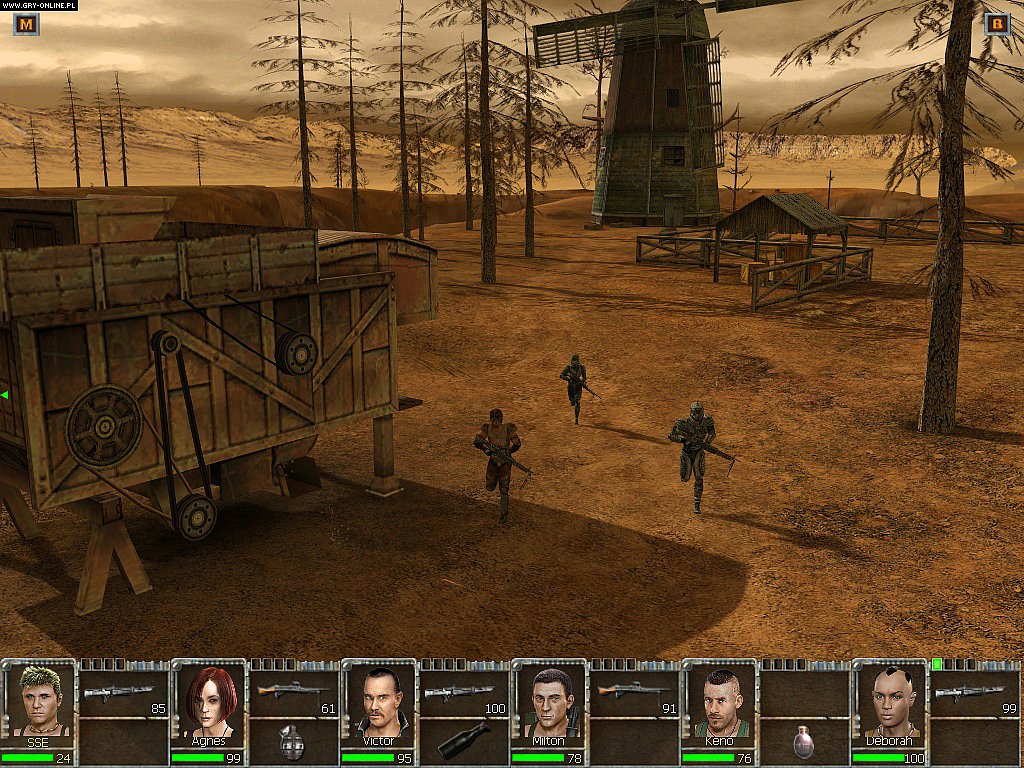
Task: Select Deborah's rifle weapon slot
Action: click(x=973, y=693)
